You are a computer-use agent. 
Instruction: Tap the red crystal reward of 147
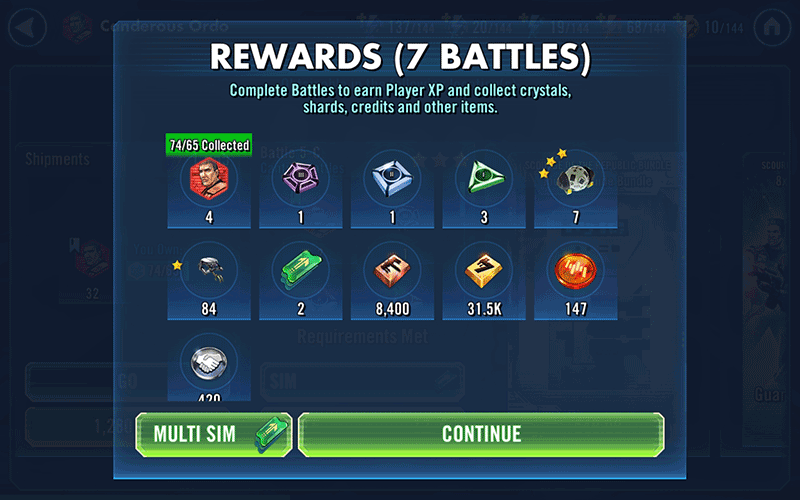point(575,270)
